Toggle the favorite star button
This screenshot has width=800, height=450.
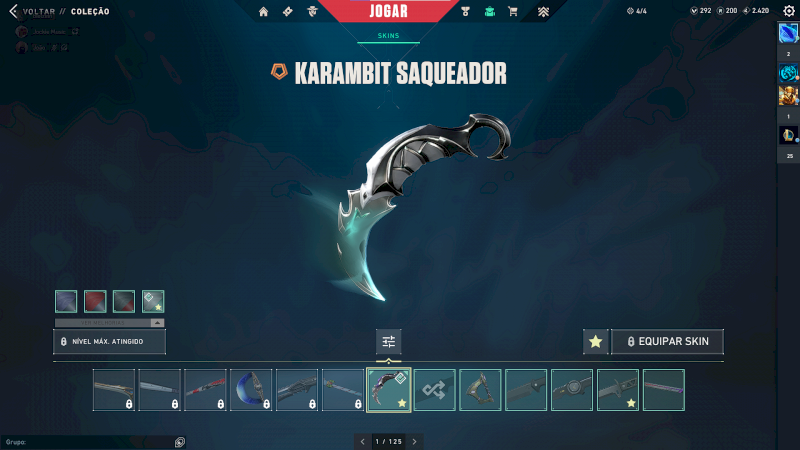tap(596, 342)
